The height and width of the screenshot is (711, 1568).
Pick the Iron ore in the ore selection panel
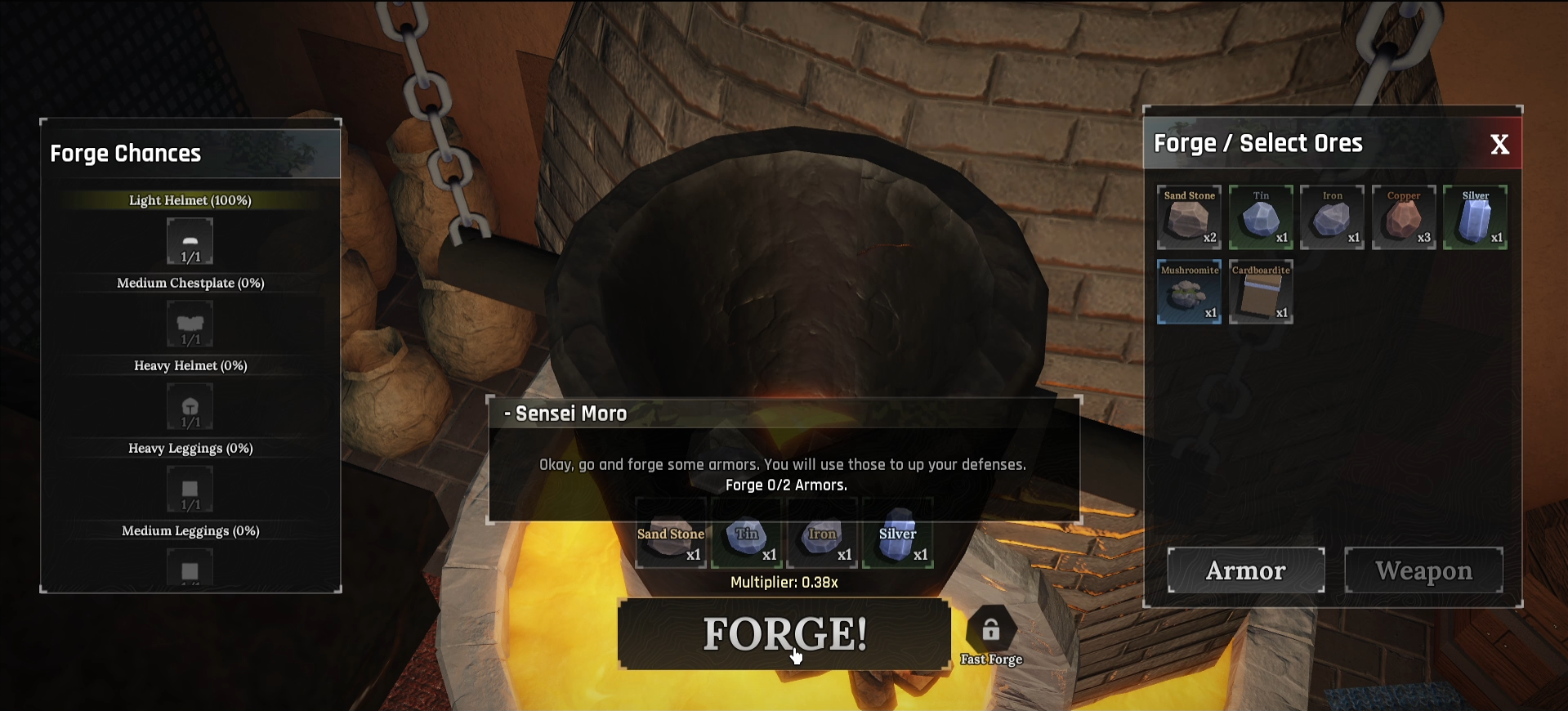point(1332,217)
